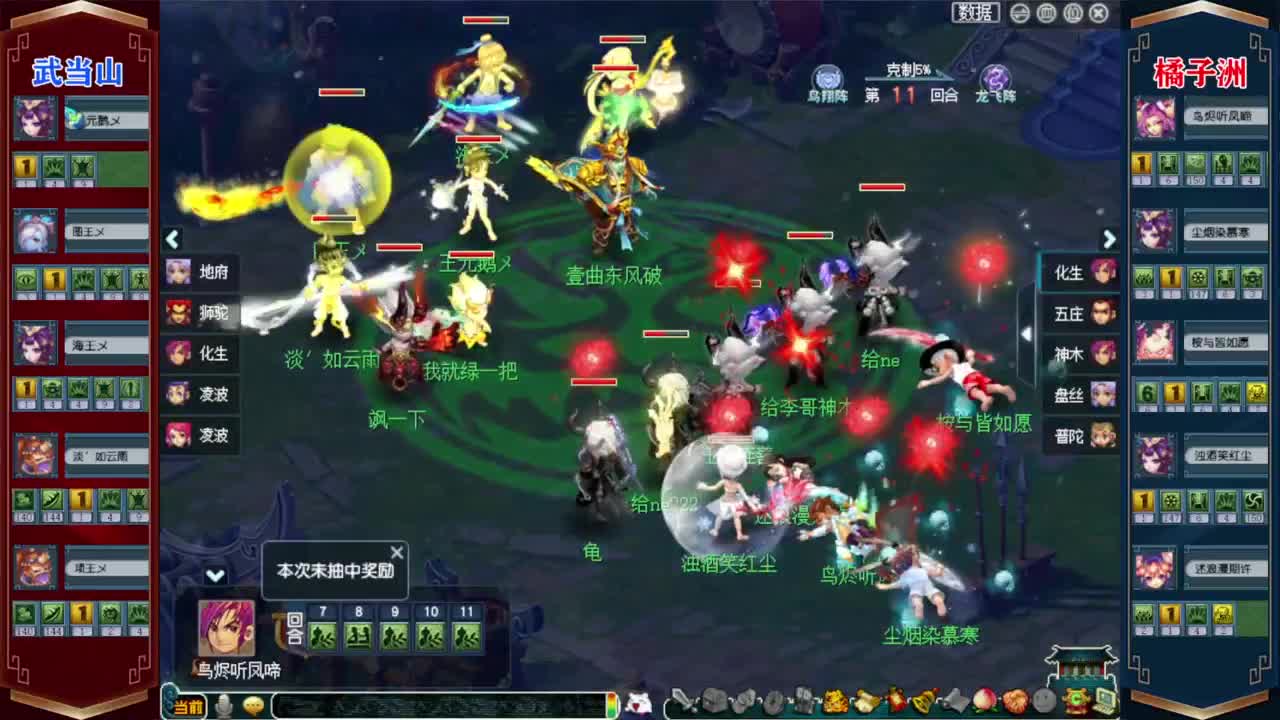Click the smiley emoji icon in the chat bar
This screenshot has height=720, width=1280.
click(x=254, y=706)
